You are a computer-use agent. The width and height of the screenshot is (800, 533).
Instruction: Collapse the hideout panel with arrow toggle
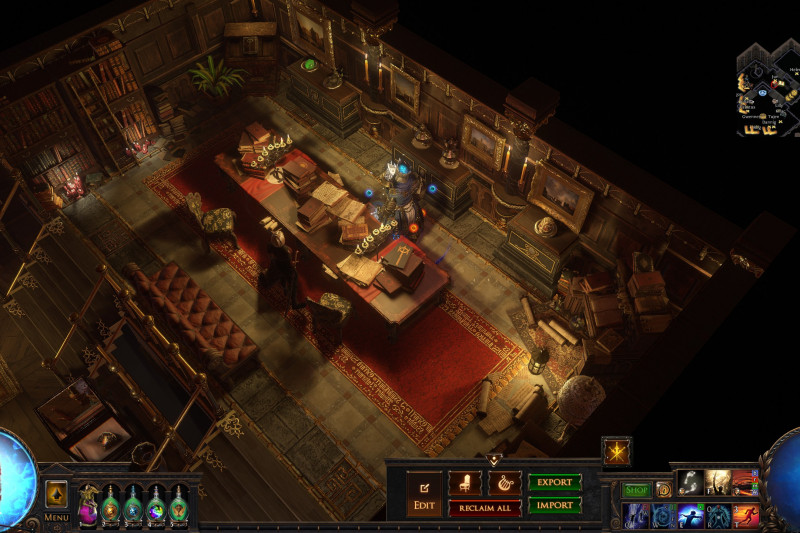click(493, 459)
